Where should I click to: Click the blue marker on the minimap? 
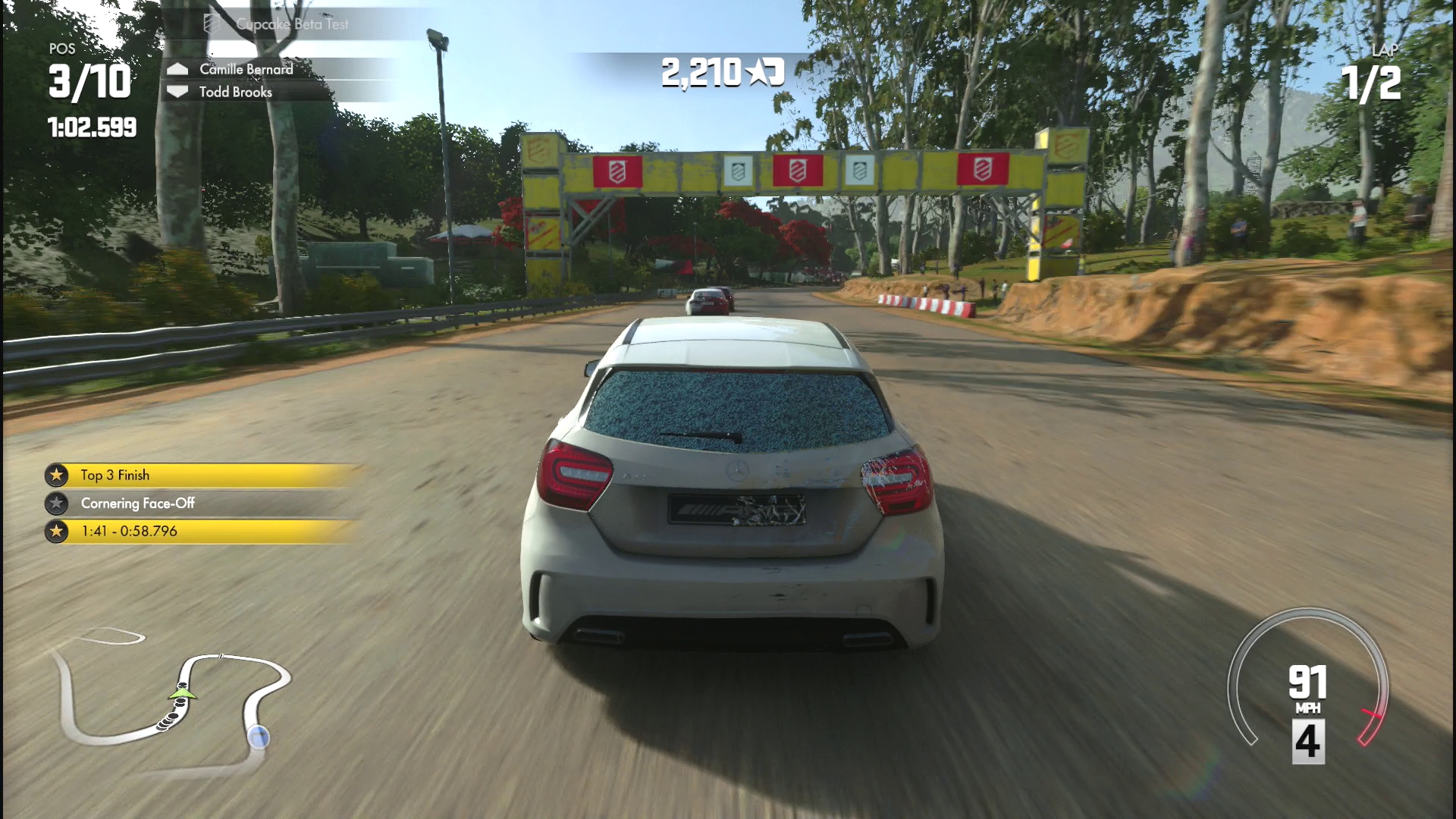[259, 736]
